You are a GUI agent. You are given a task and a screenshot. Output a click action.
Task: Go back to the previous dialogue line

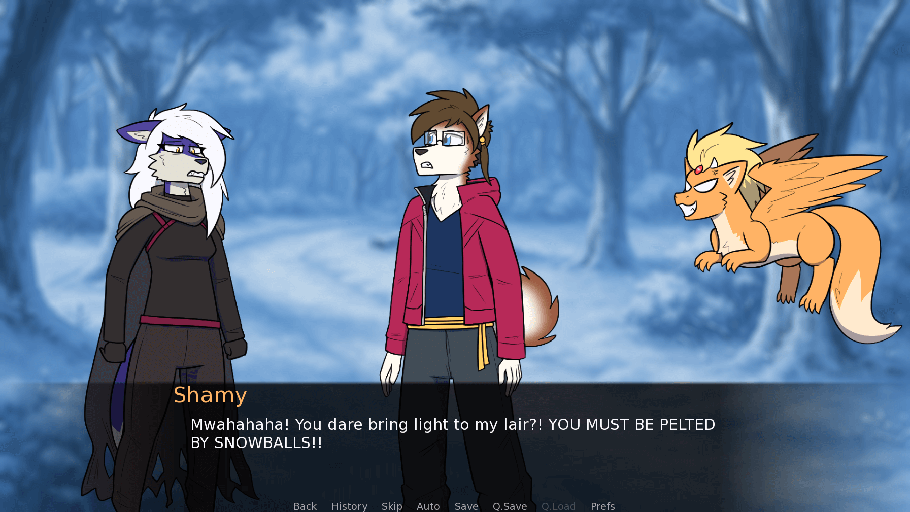tap(305, 506)
